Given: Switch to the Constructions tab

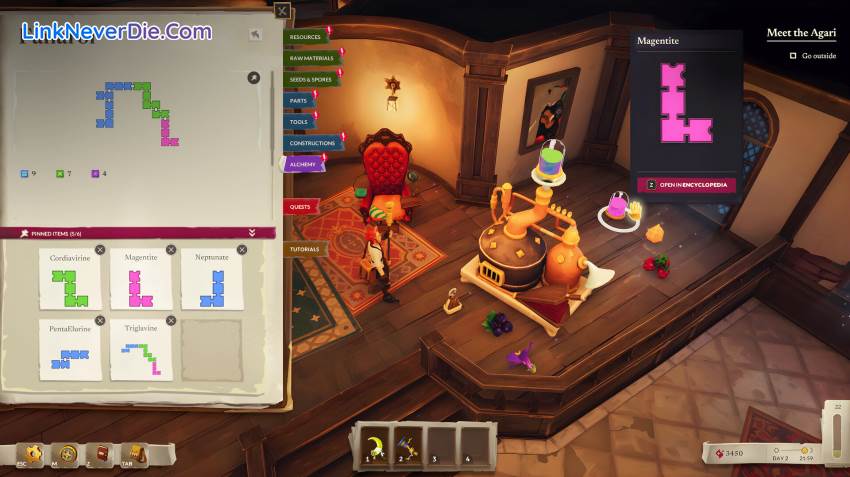Looking at the screenshot, I should 311,143.
